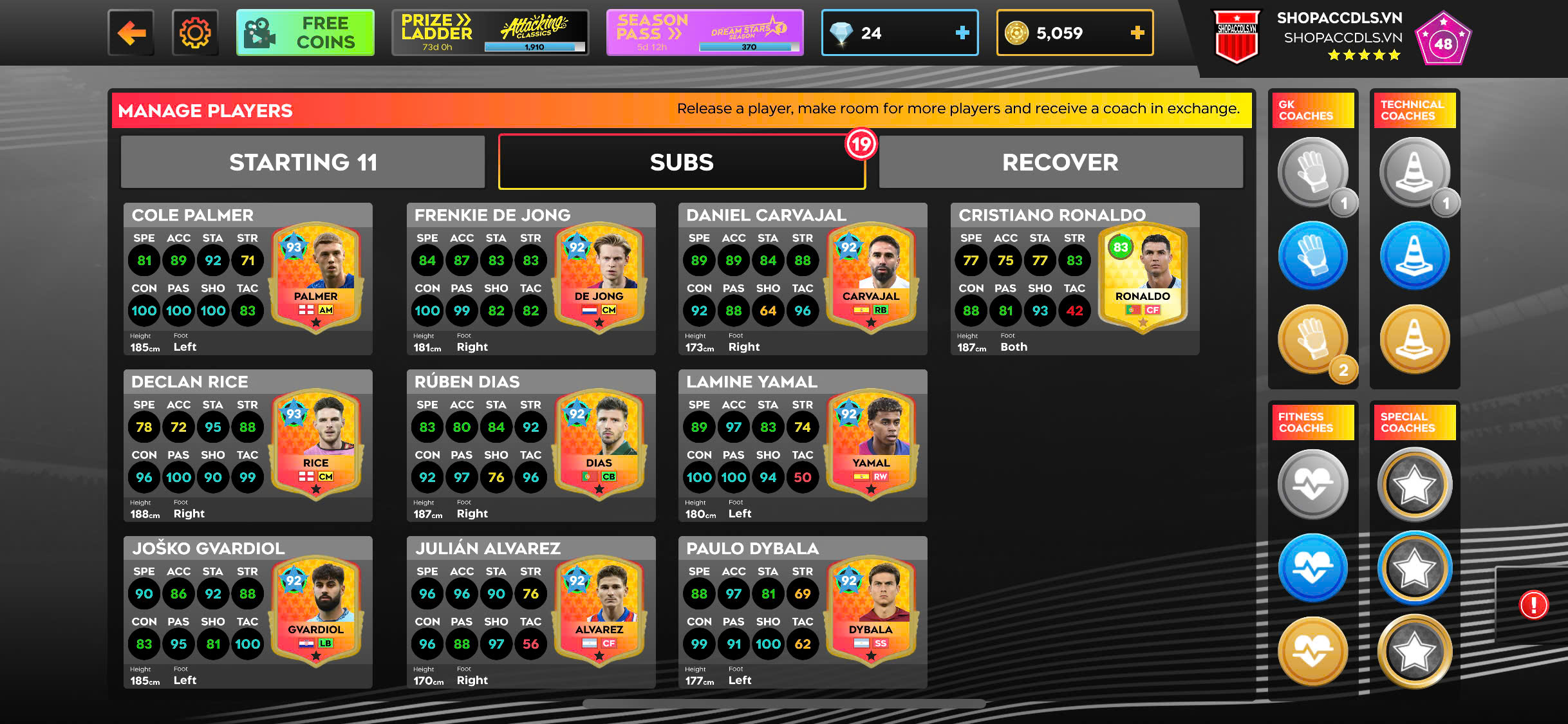Go back with the orange arrow button
This screenshot has height=724, width=1568.
pyautogui.click(x=131, y=33)
